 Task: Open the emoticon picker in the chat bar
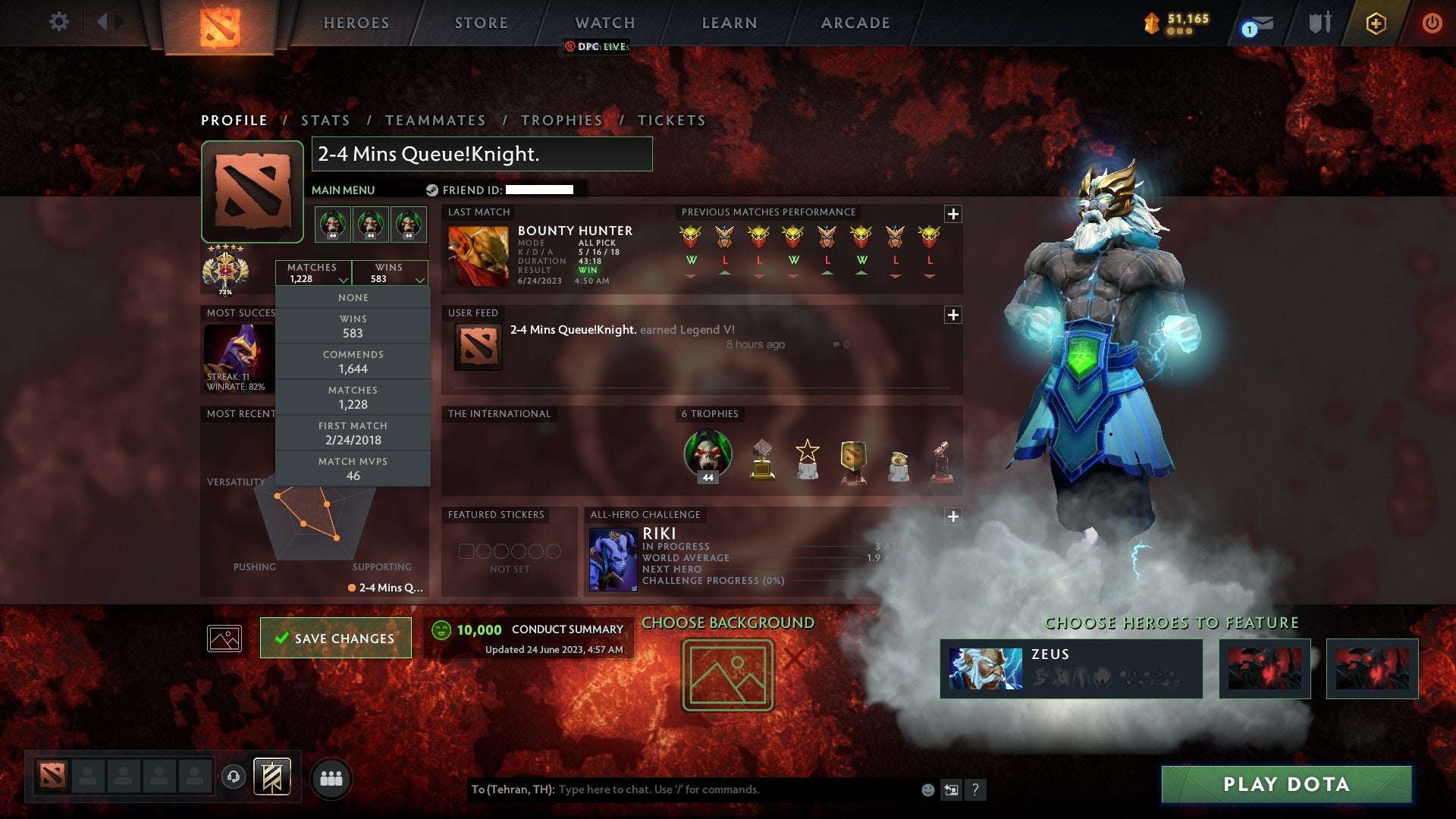927,788
